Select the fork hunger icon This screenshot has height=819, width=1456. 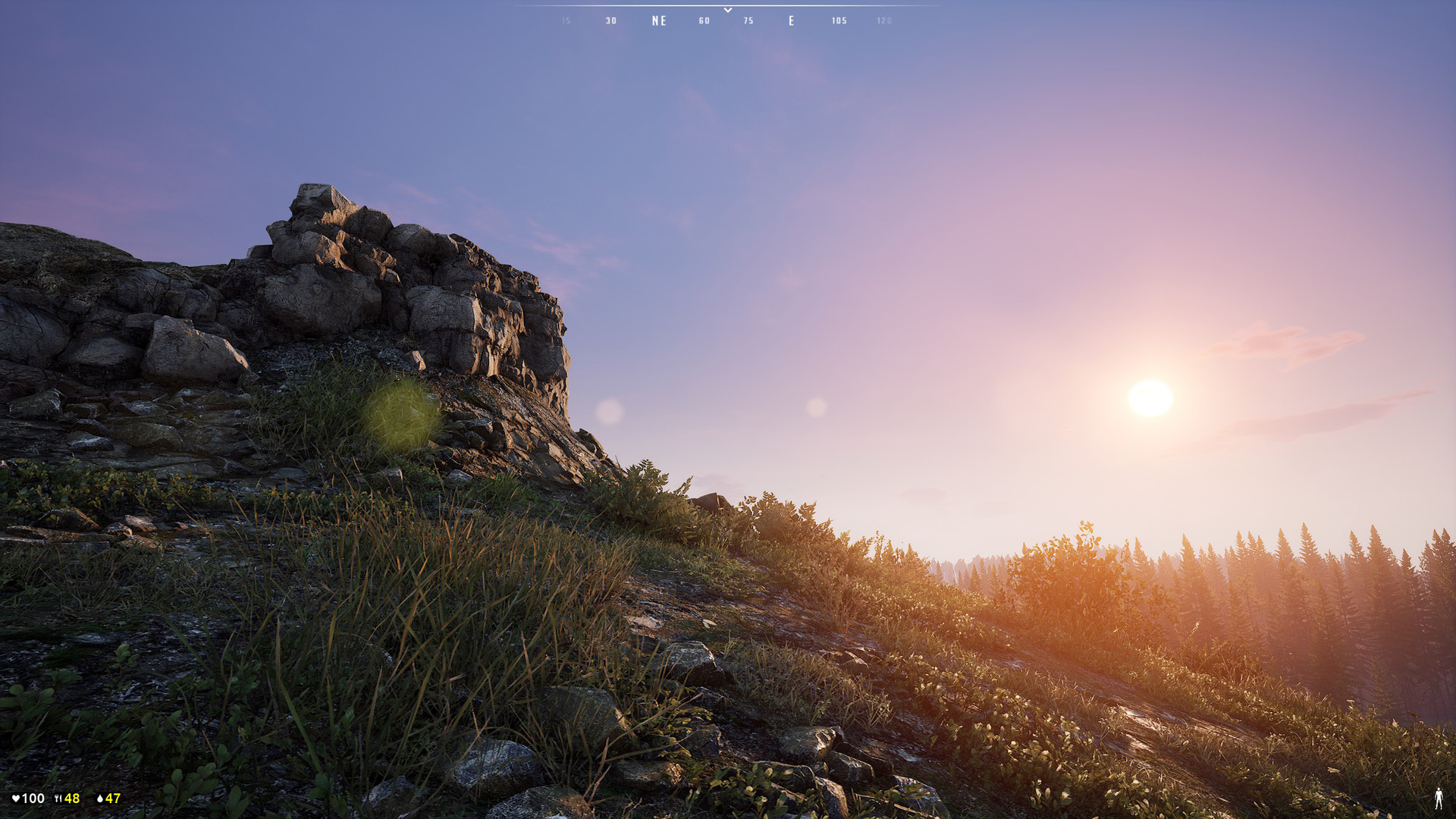[x=57, y=799]
